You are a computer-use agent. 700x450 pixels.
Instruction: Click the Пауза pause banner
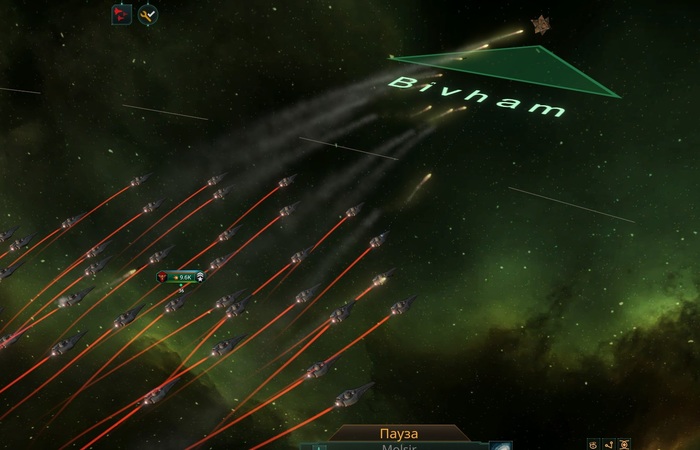400,434
